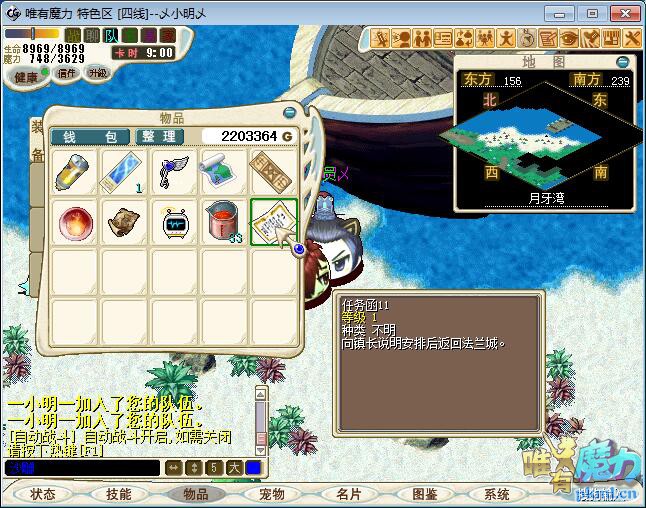Screen dimensions: 646x508
Task: Click the chat input field
Action: point(82,467)
